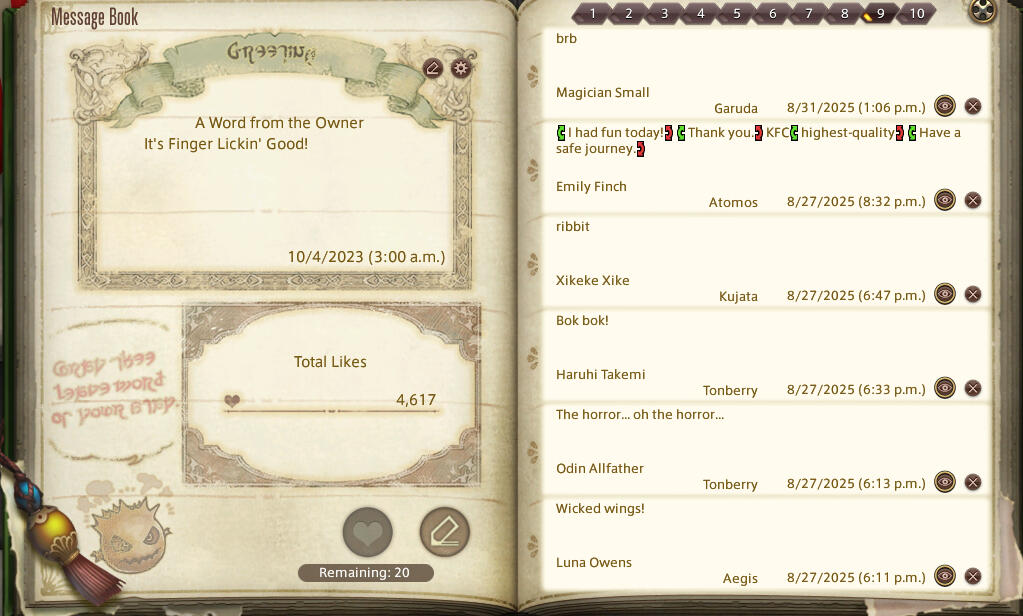This screenshot has width=1023, height=616.
Task: Write a new message with pen button
Action: (x=444, y=532)
